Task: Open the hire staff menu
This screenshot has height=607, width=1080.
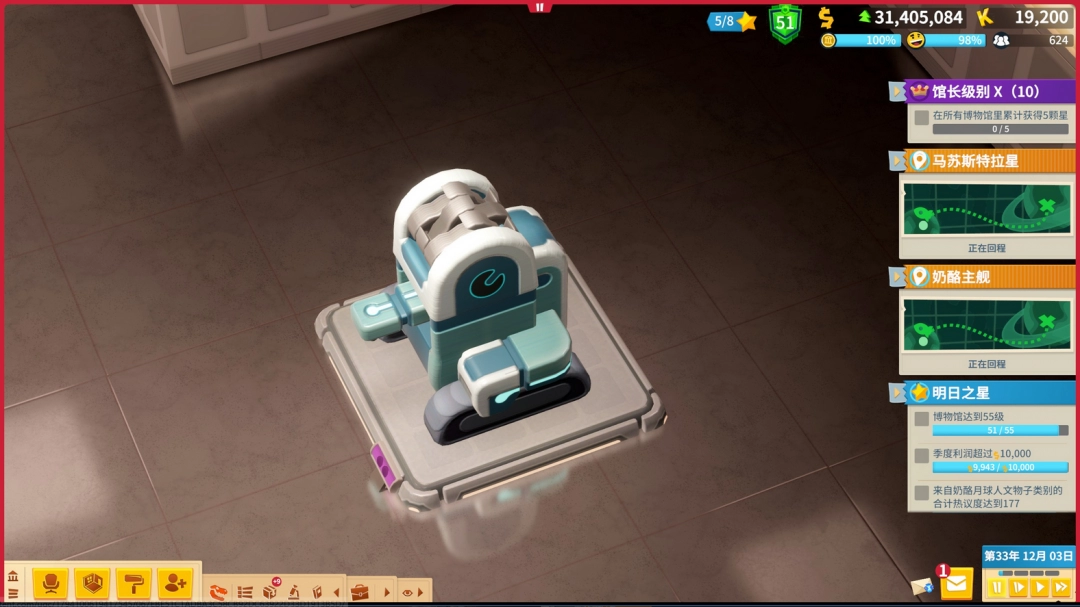Action: (174, 582)
